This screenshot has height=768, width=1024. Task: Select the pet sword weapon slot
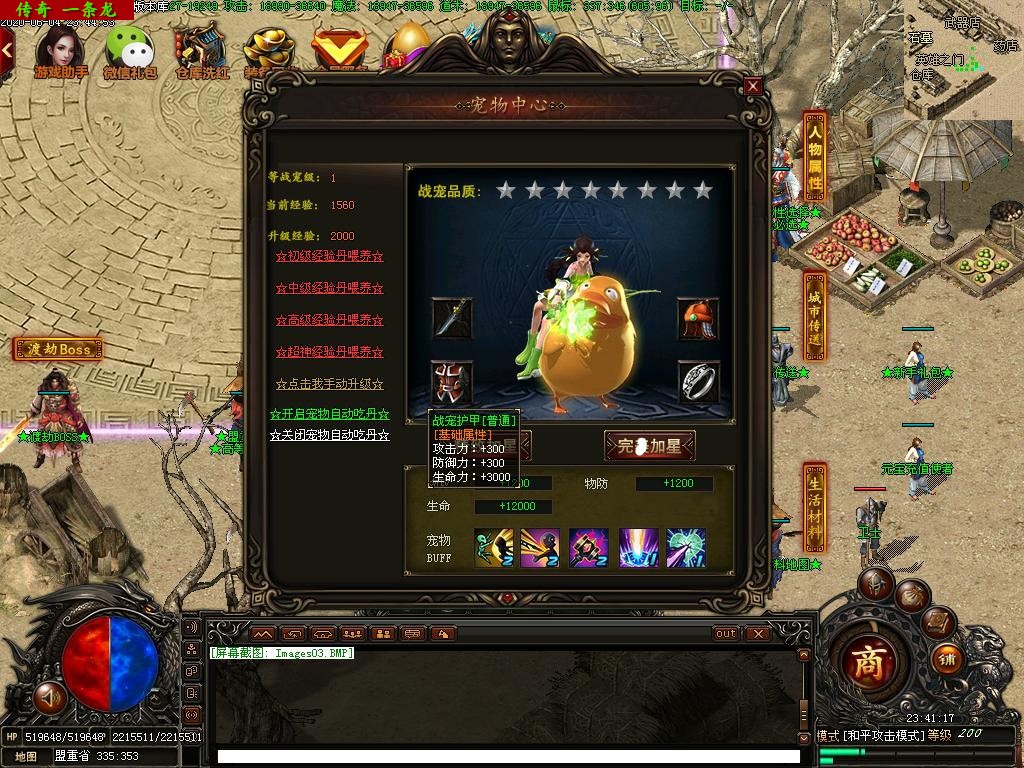click(x=452, y=318)
